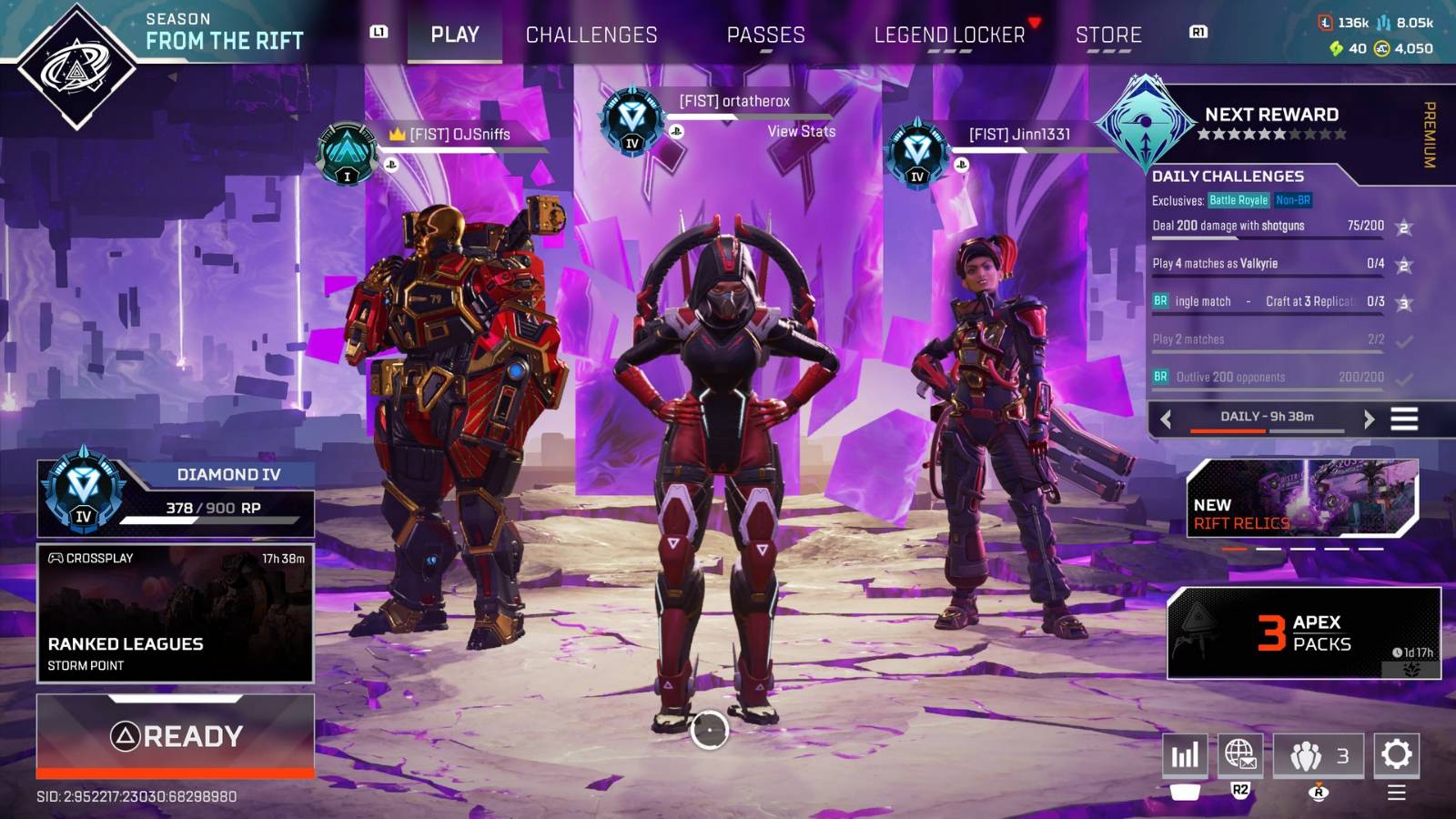
Task: Show Diamond IV rank progress panel
Action: tap(176, 498)
